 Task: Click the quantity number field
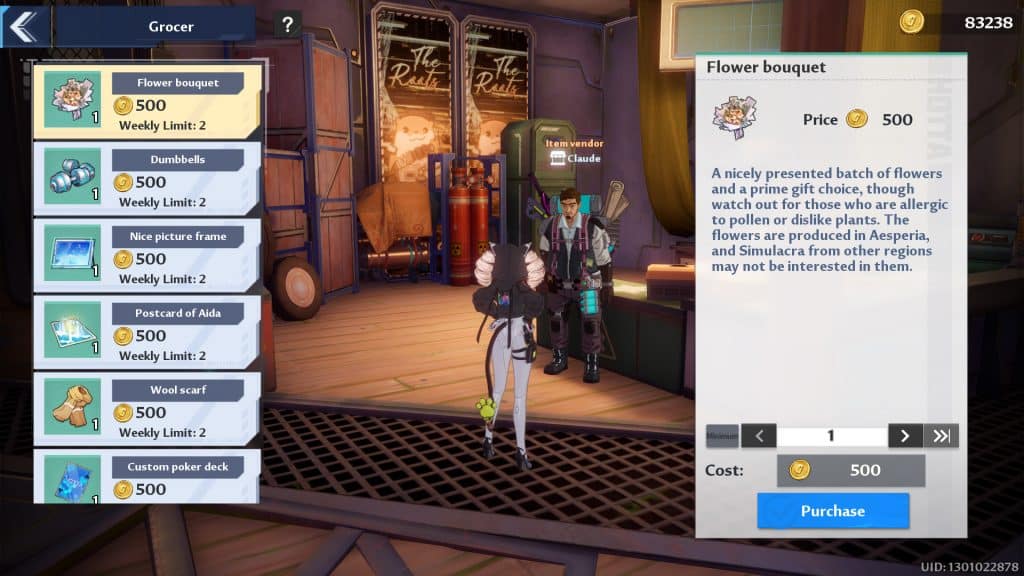click(x=831, y=436)
